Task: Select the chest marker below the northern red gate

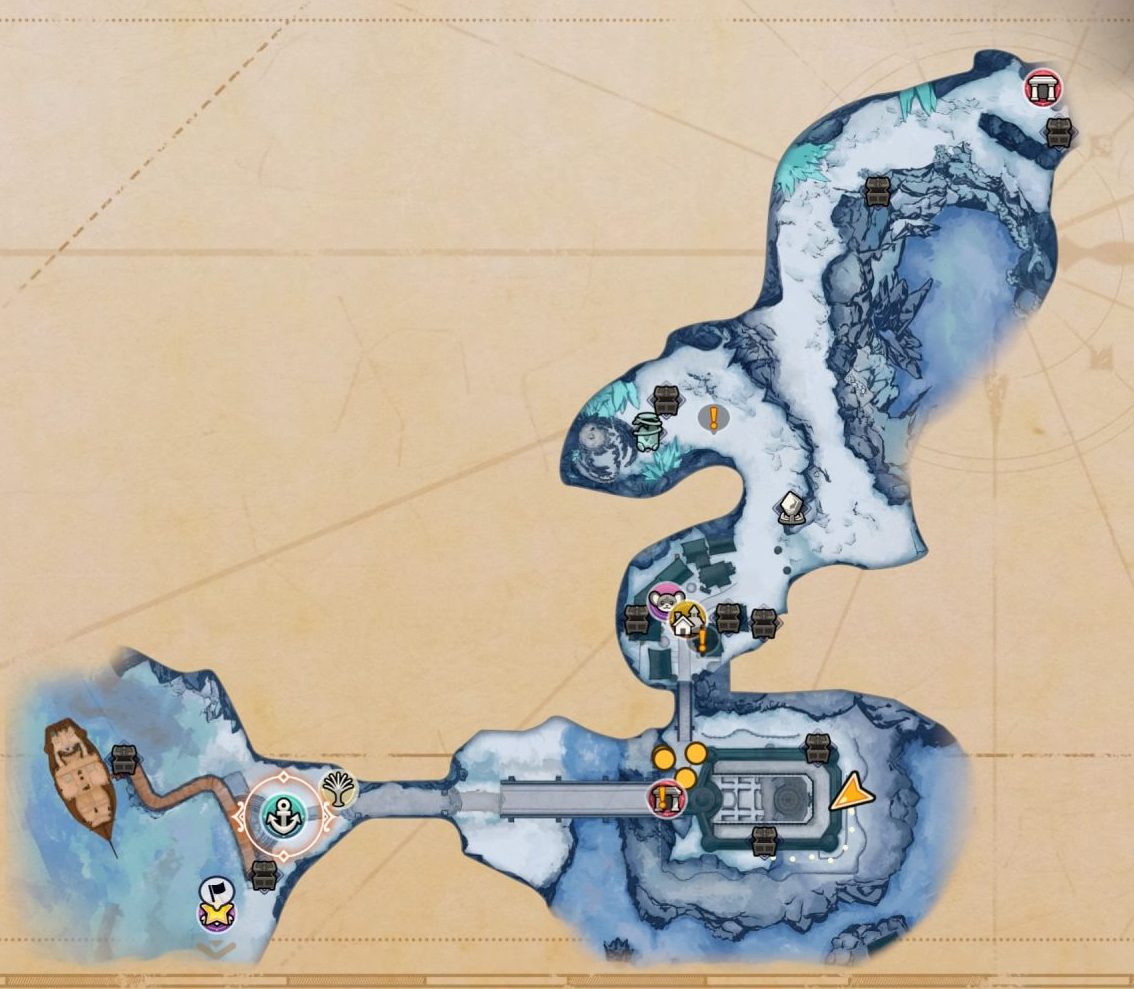Action: click(1058, 133)
